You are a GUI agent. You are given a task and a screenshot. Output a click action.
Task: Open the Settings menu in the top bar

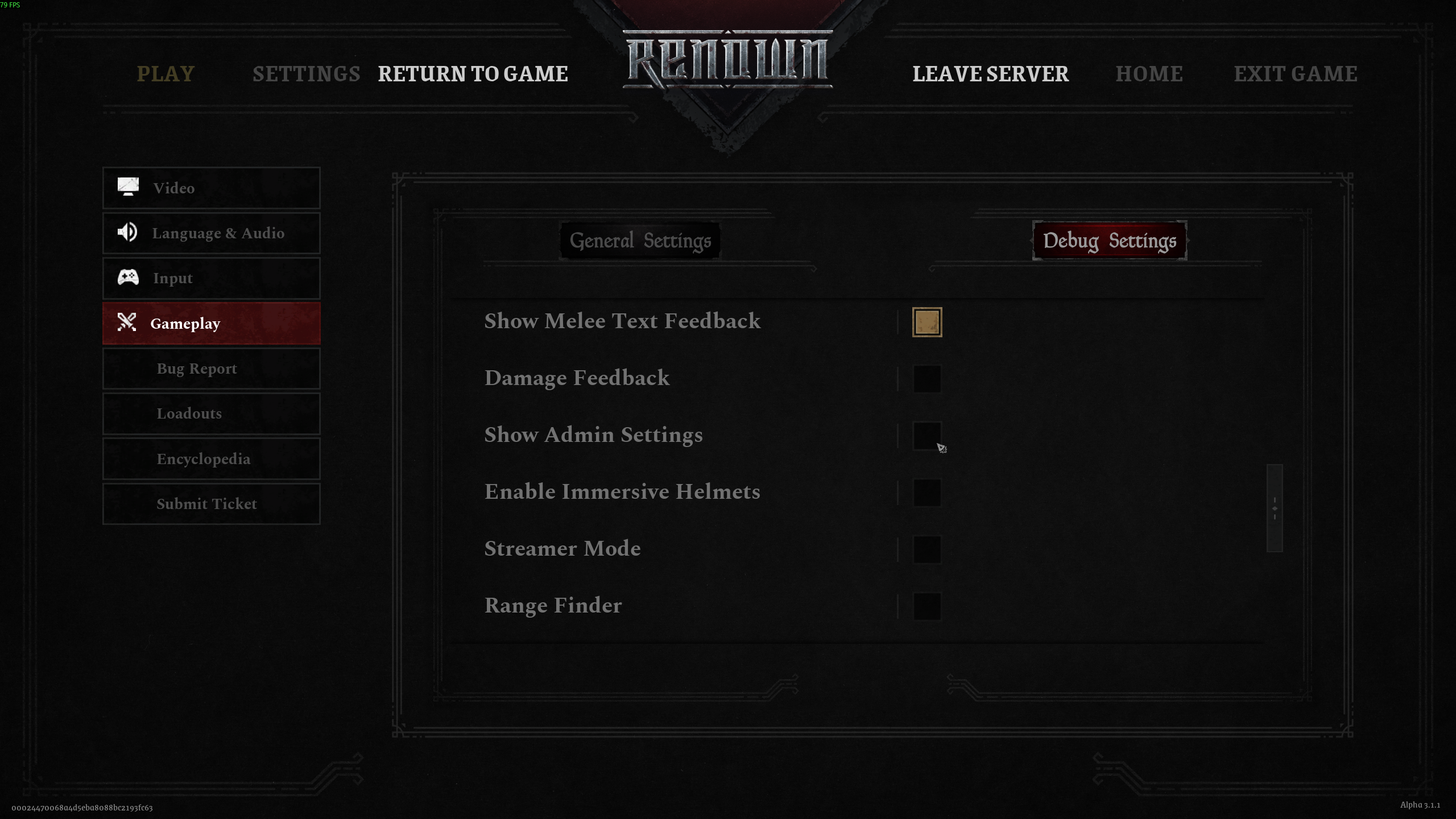pos(306,74)
